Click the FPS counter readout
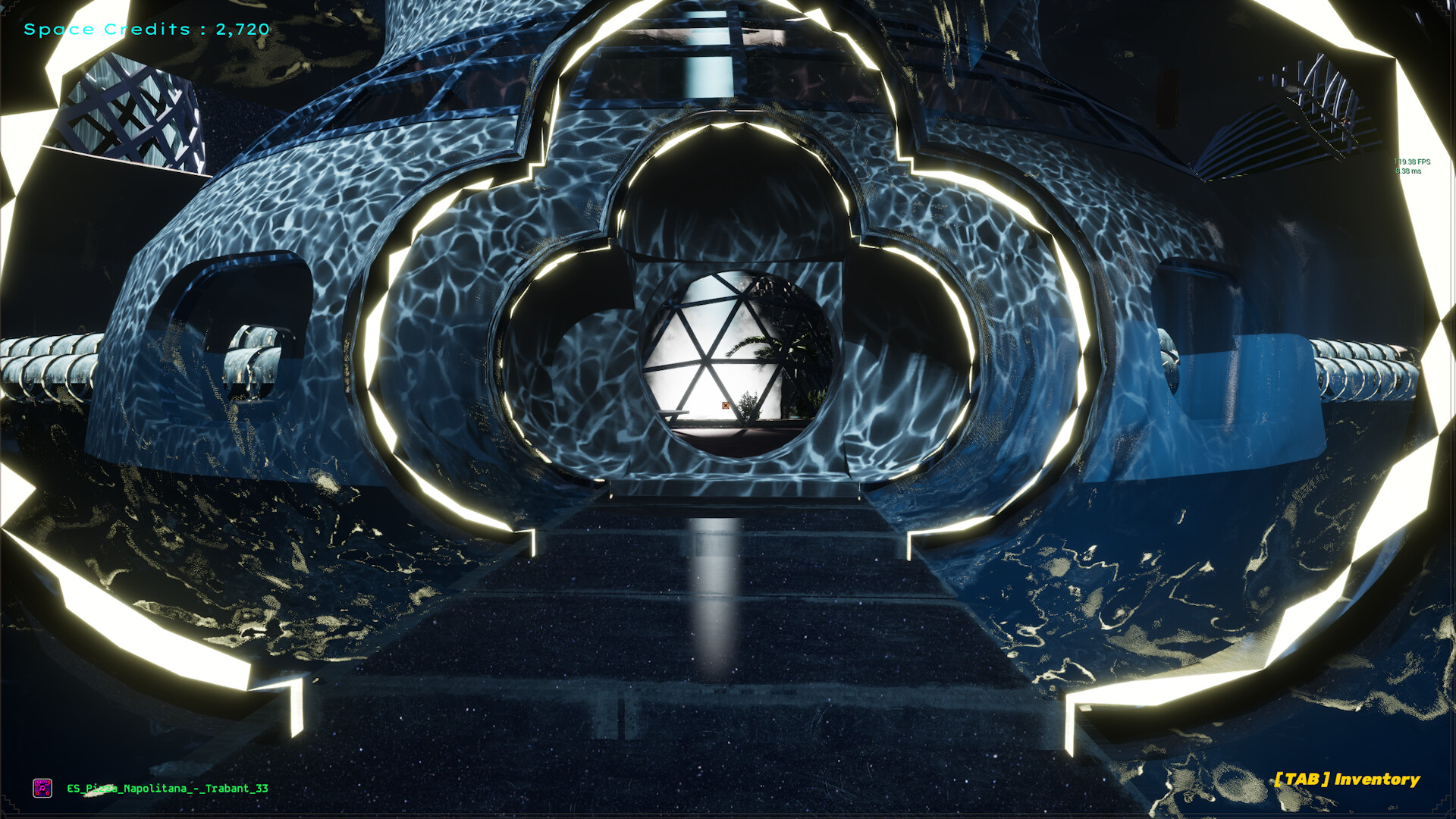Image resolution: width=1456 pixels, height=819 pixels. tap(1412, 162)
